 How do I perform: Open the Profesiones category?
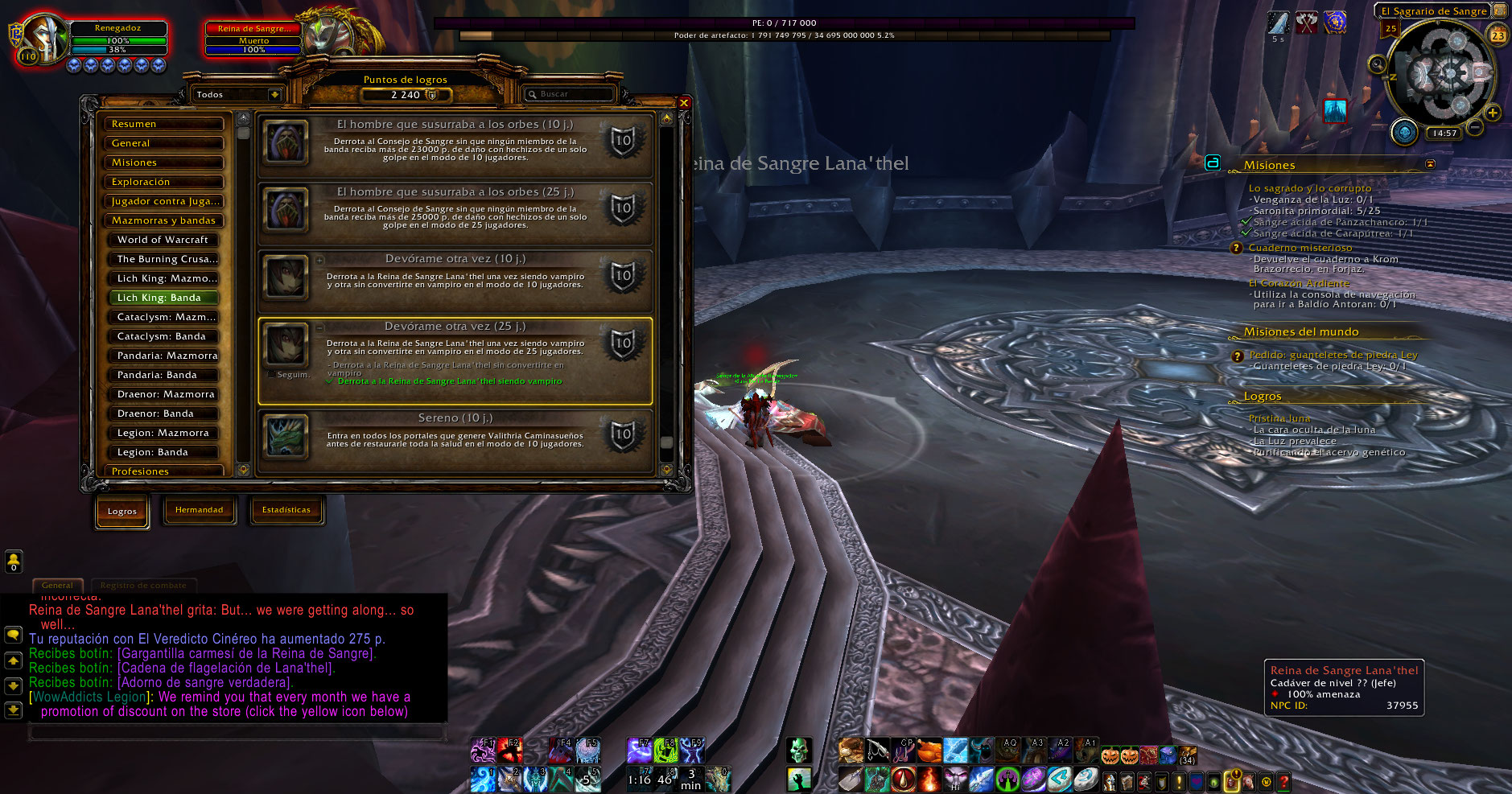click(163, 471)
